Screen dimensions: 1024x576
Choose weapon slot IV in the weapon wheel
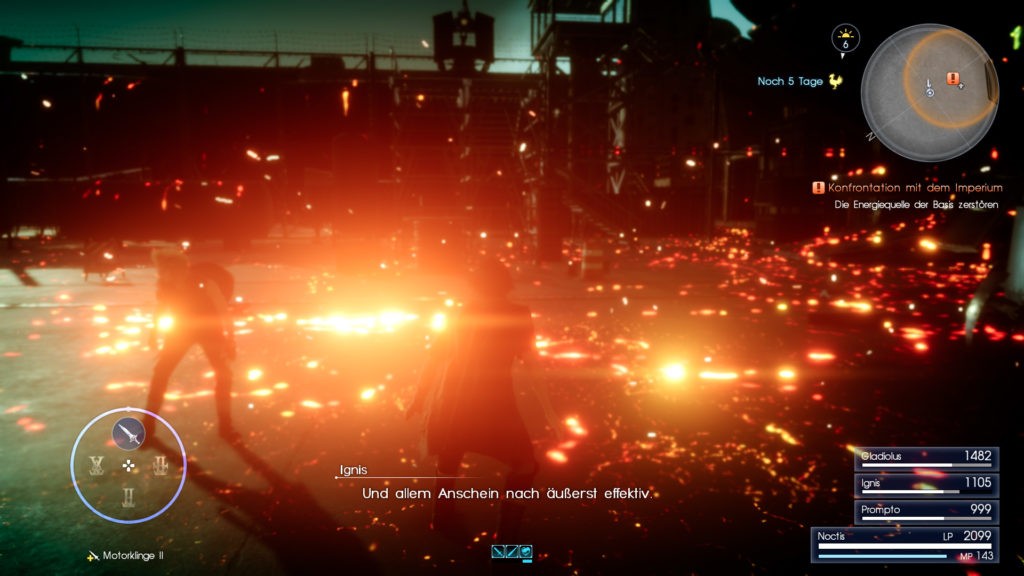pos(97,465)
